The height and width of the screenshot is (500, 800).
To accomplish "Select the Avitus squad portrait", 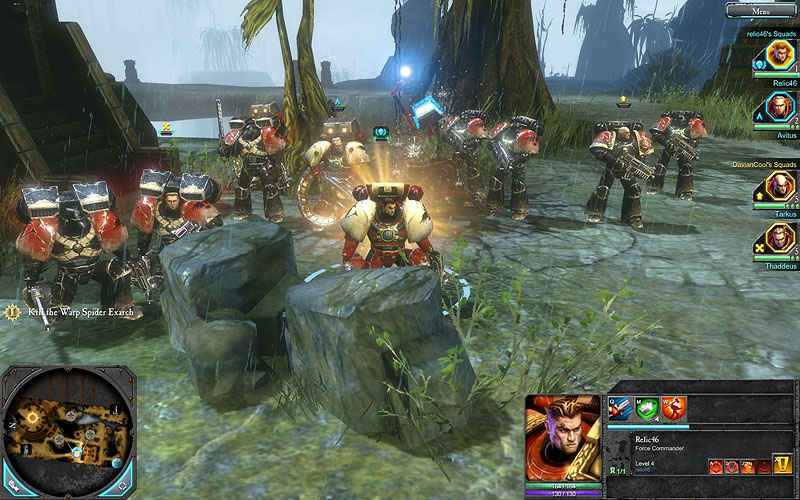I will click(779, 107).
